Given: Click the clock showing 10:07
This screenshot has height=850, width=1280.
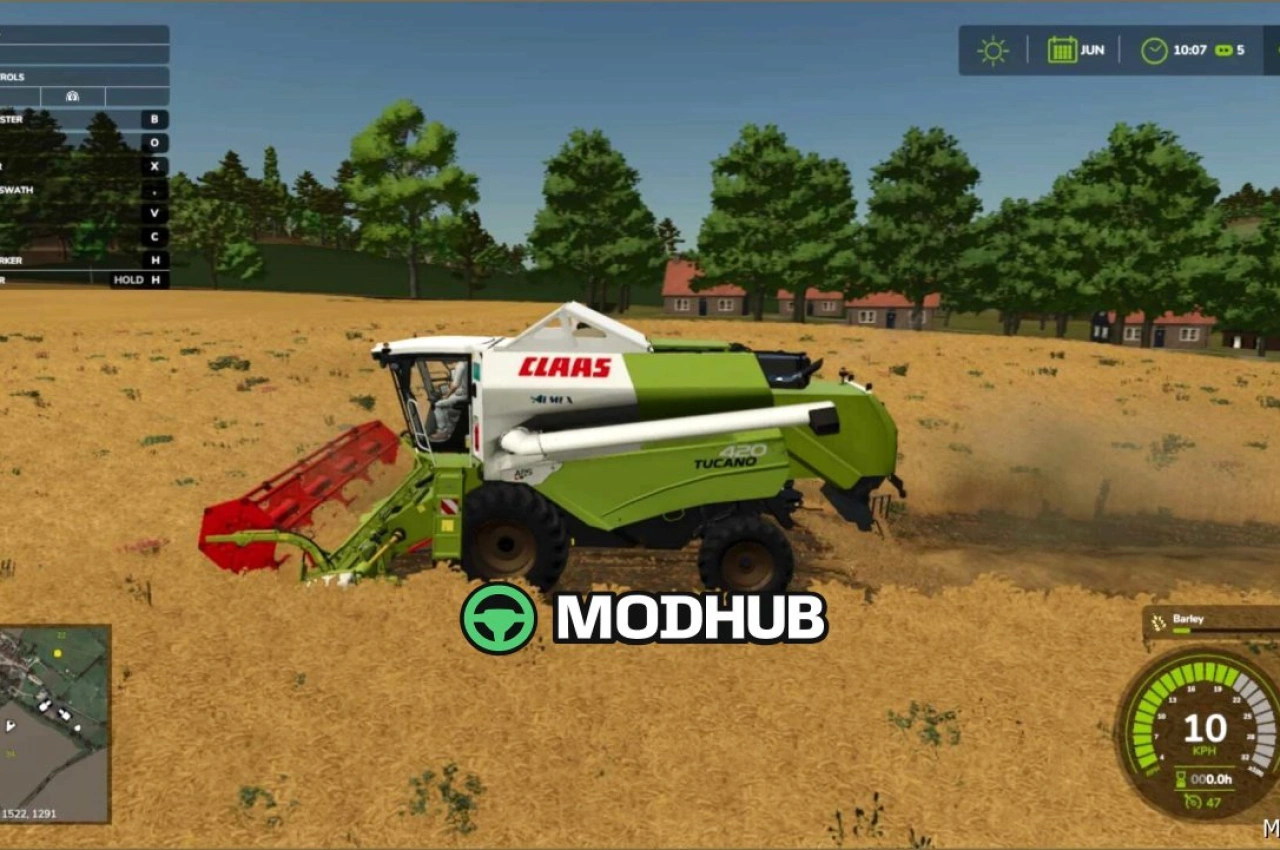Looking at the screenshot, I should point(1158,49).
